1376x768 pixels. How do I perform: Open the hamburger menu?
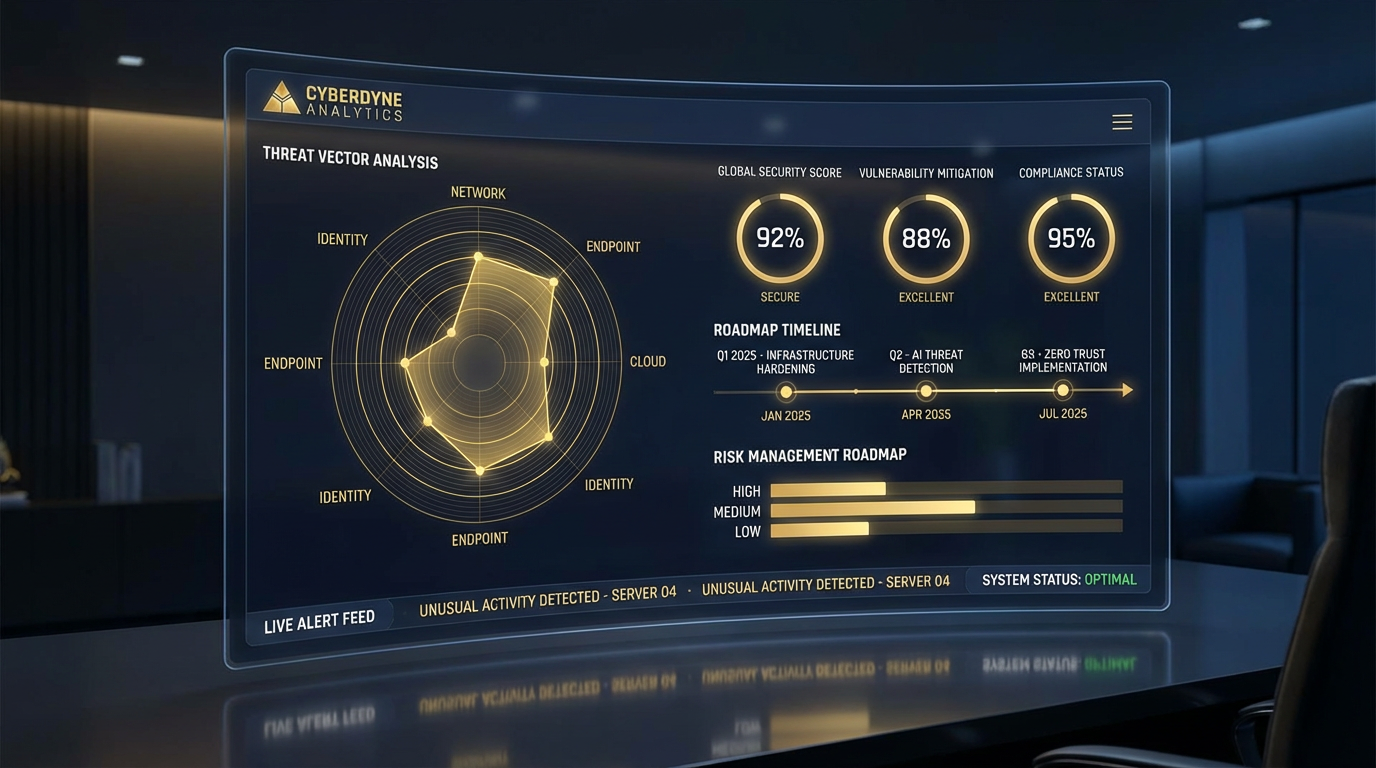tap(1122, 122)
